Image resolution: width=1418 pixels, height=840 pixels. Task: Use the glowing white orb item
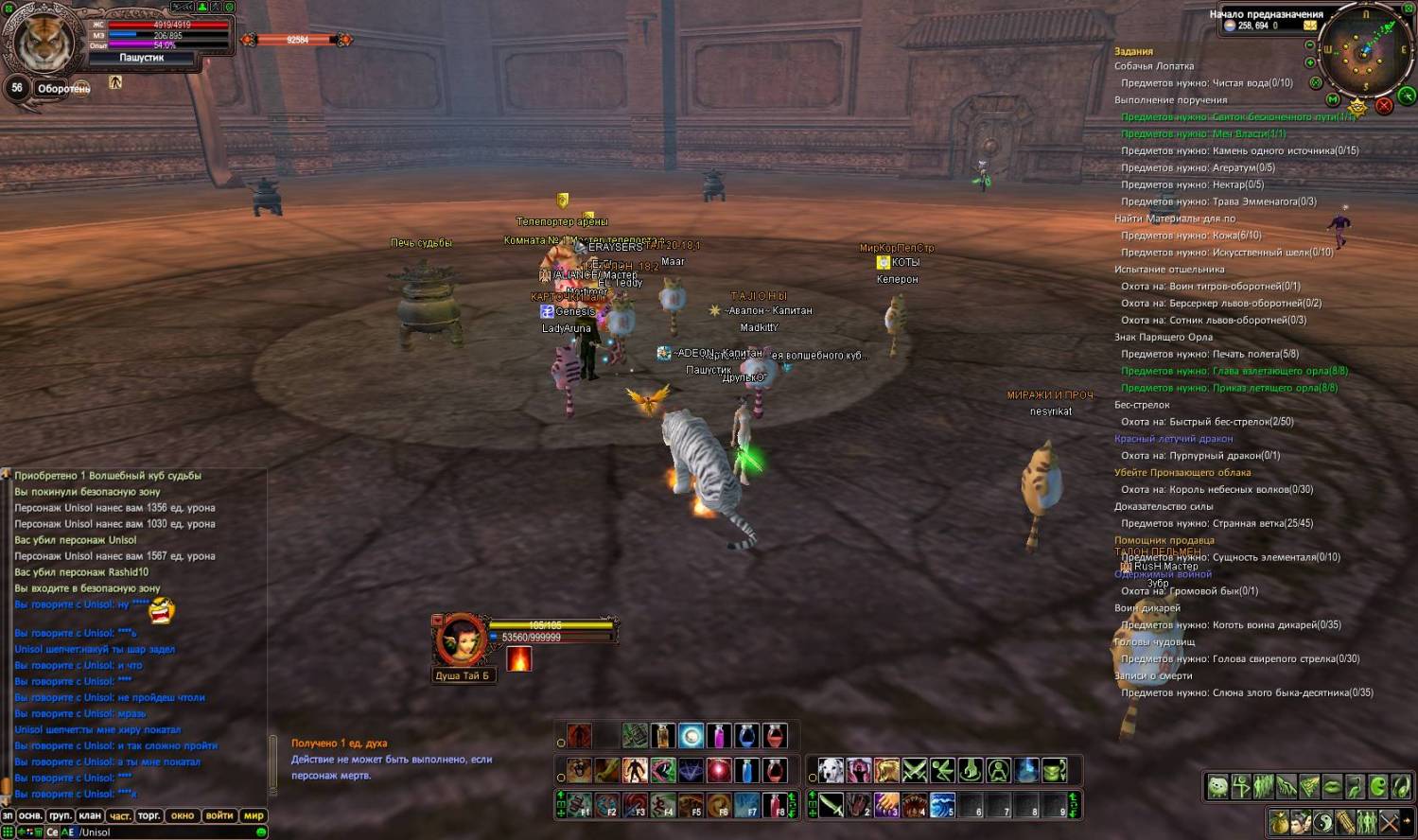[691, 735]
